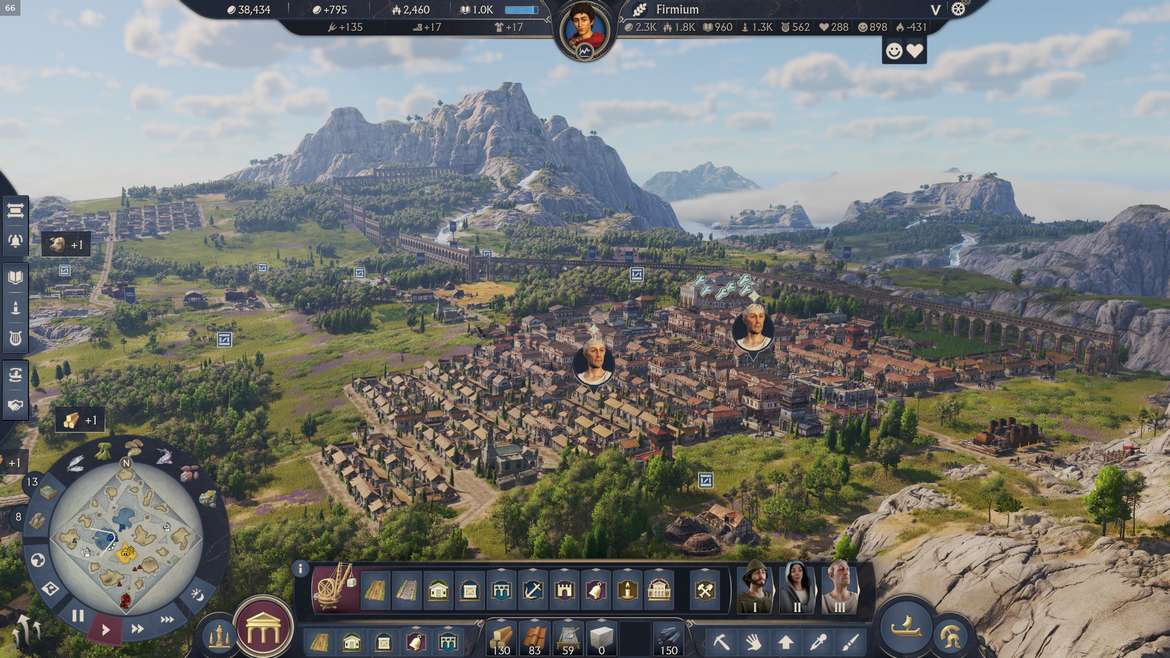Use the upgrade arrow tool
Viewport: 1170px width, 658px height.
click(x=786, y=641)
